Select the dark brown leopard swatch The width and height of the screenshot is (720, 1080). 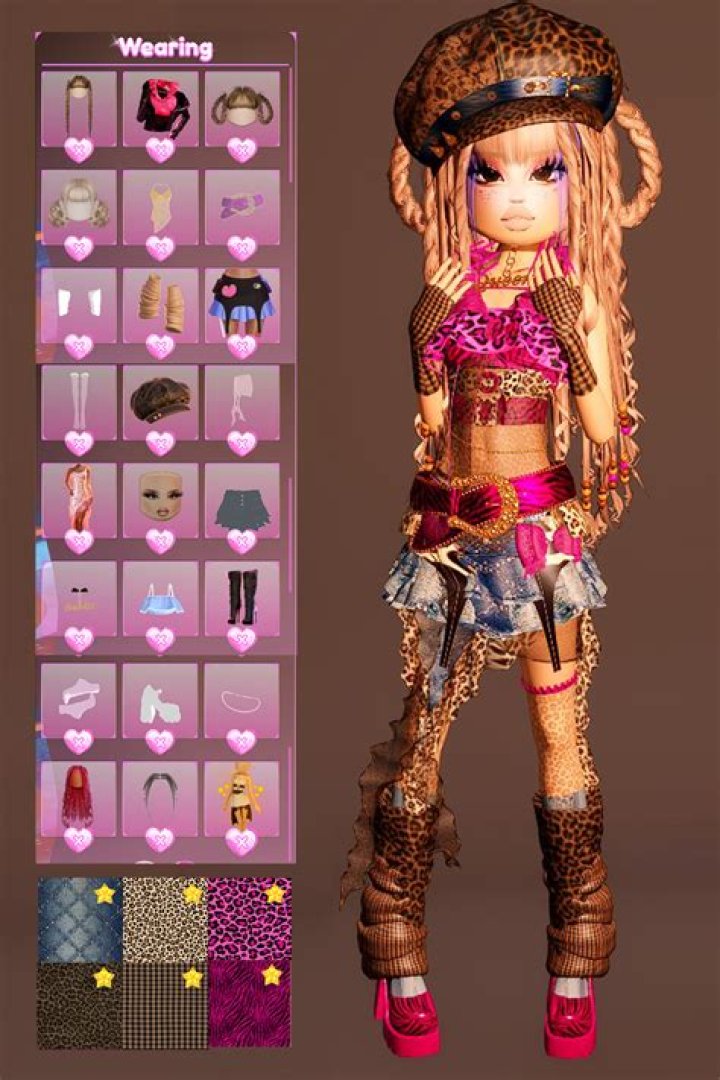pyautogui.click(x=79, y=1005)
